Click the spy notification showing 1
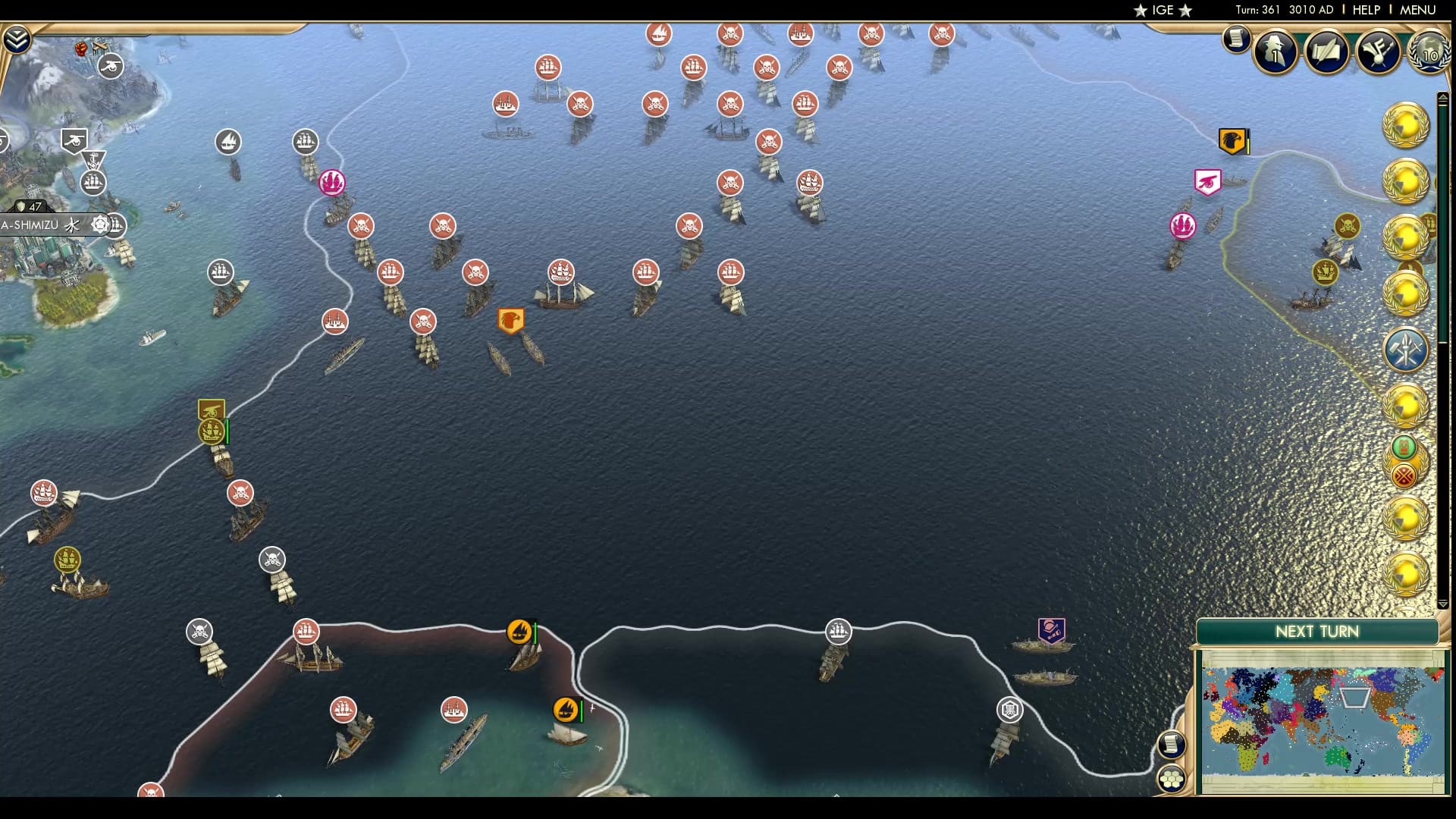The width and height of the screenshot is (1456, 819). tap(1275, 52)
